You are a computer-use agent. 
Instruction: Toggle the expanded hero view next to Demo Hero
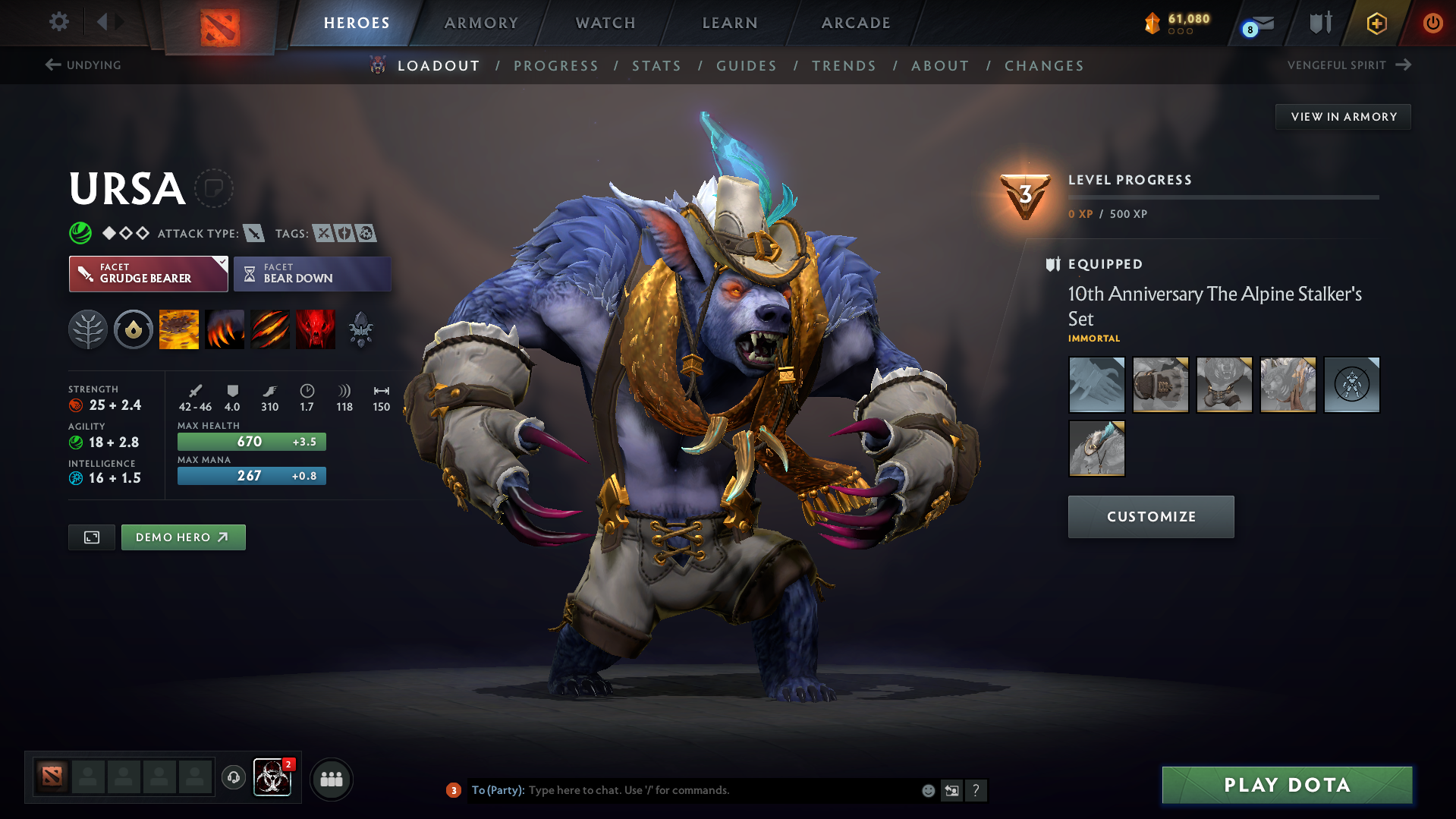tap(91, 537)
